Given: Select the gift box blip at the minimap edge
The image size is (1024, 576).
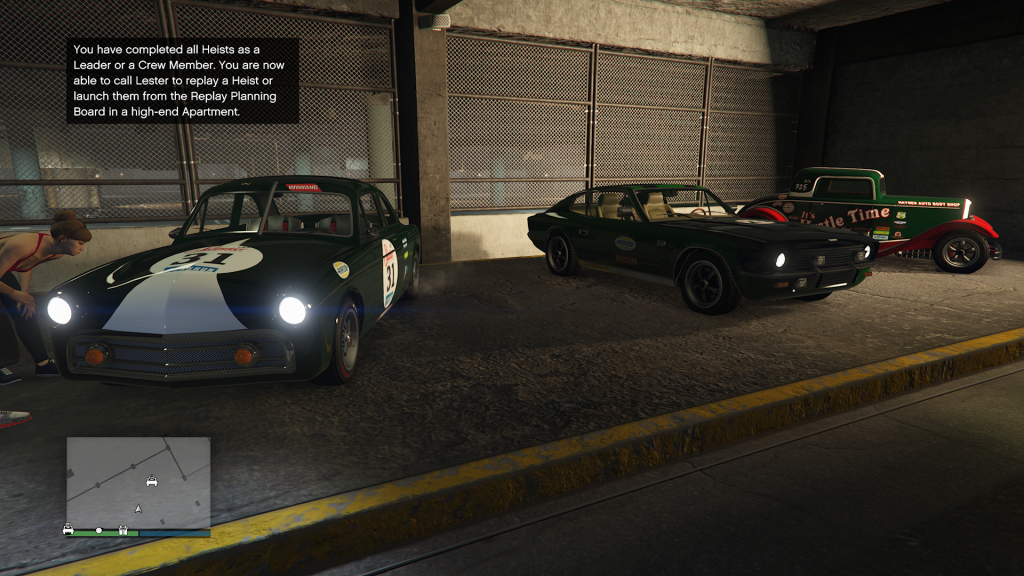Looking at the screenshot, I should [x=123, y=530].
